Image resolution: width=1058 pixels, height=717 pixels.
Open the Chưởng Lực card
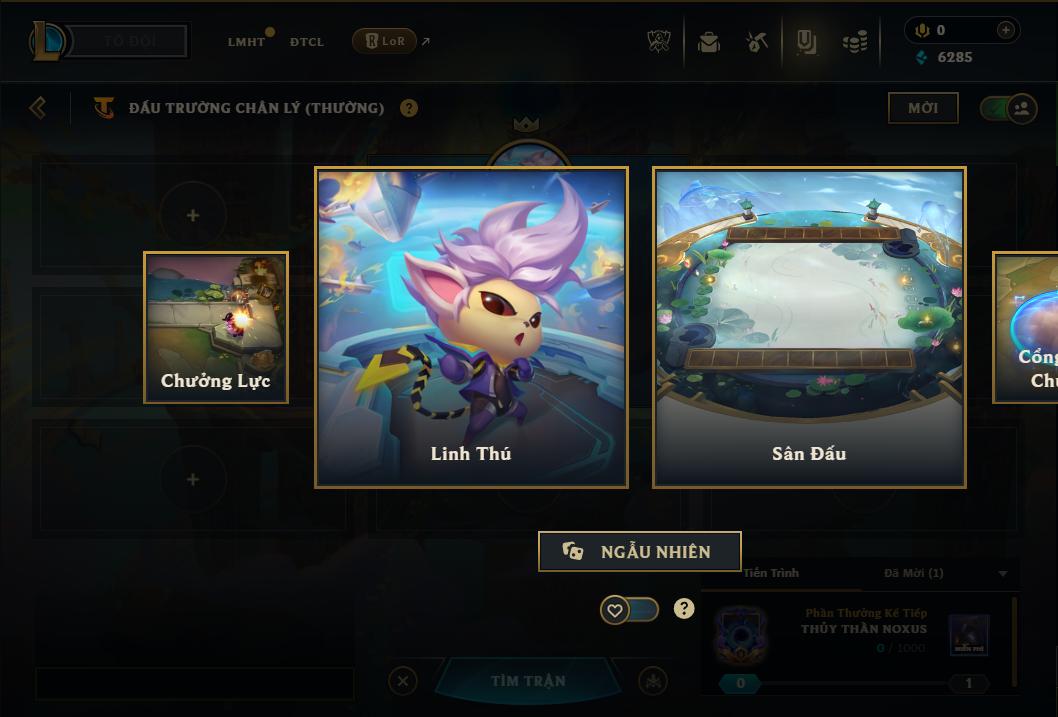click(x=216, y=327)
